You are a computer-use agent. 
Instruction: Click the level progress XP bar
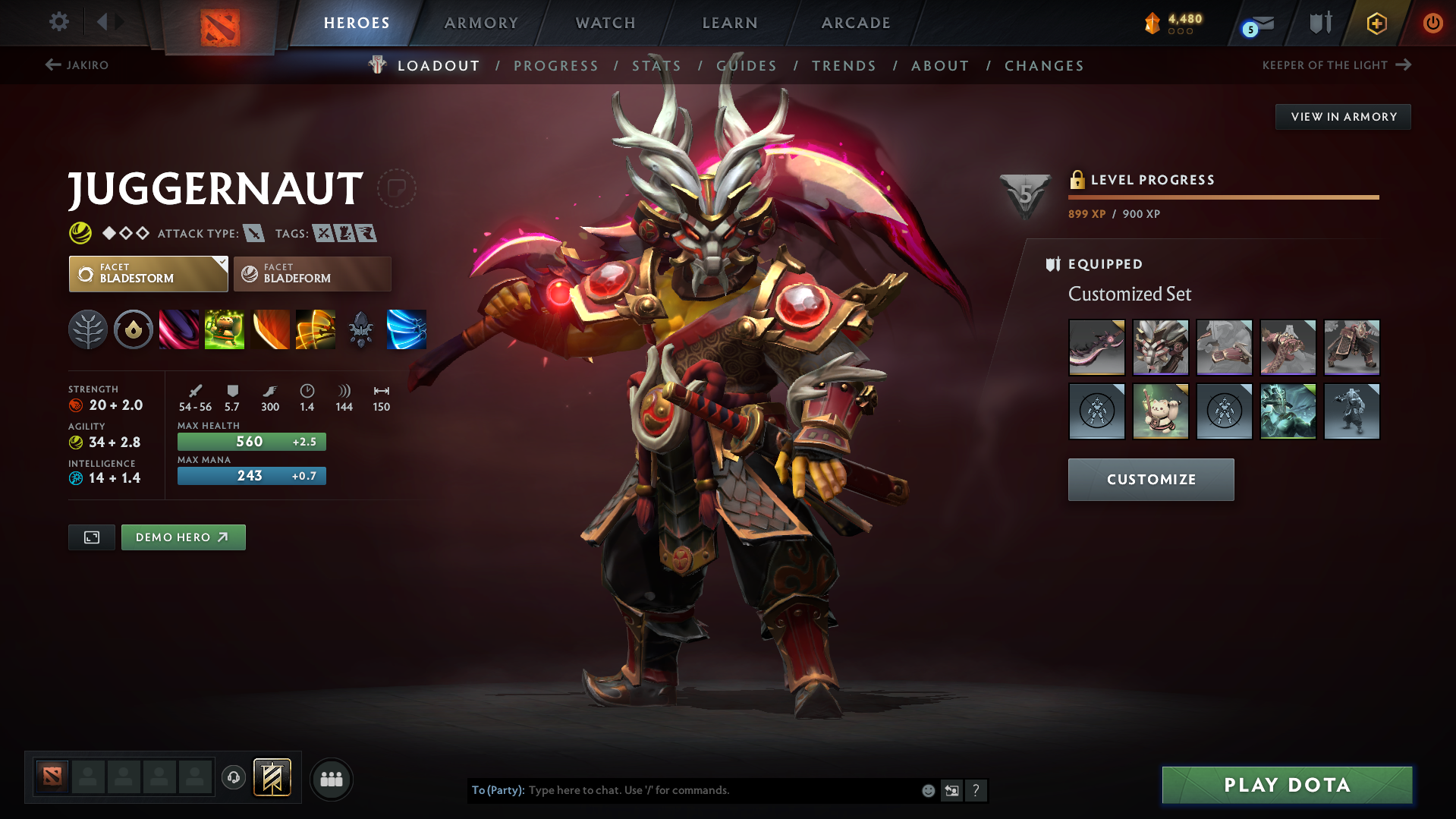(x=1223, y=197)
